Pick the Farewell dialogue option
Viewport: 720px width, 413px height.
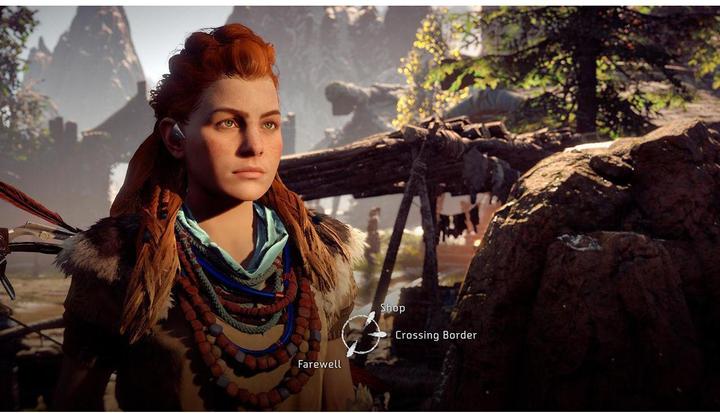click(x=319, y=364)
